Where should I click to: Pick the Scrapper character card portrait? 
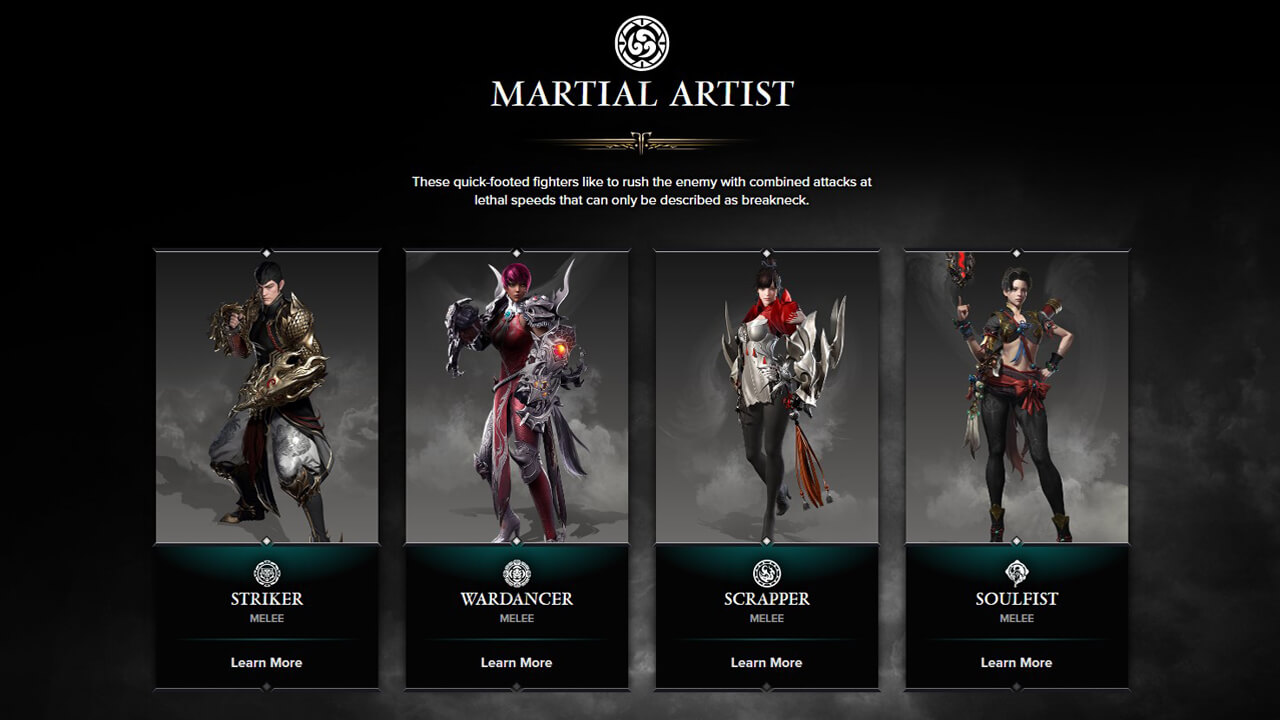click(x=767, y=396)
